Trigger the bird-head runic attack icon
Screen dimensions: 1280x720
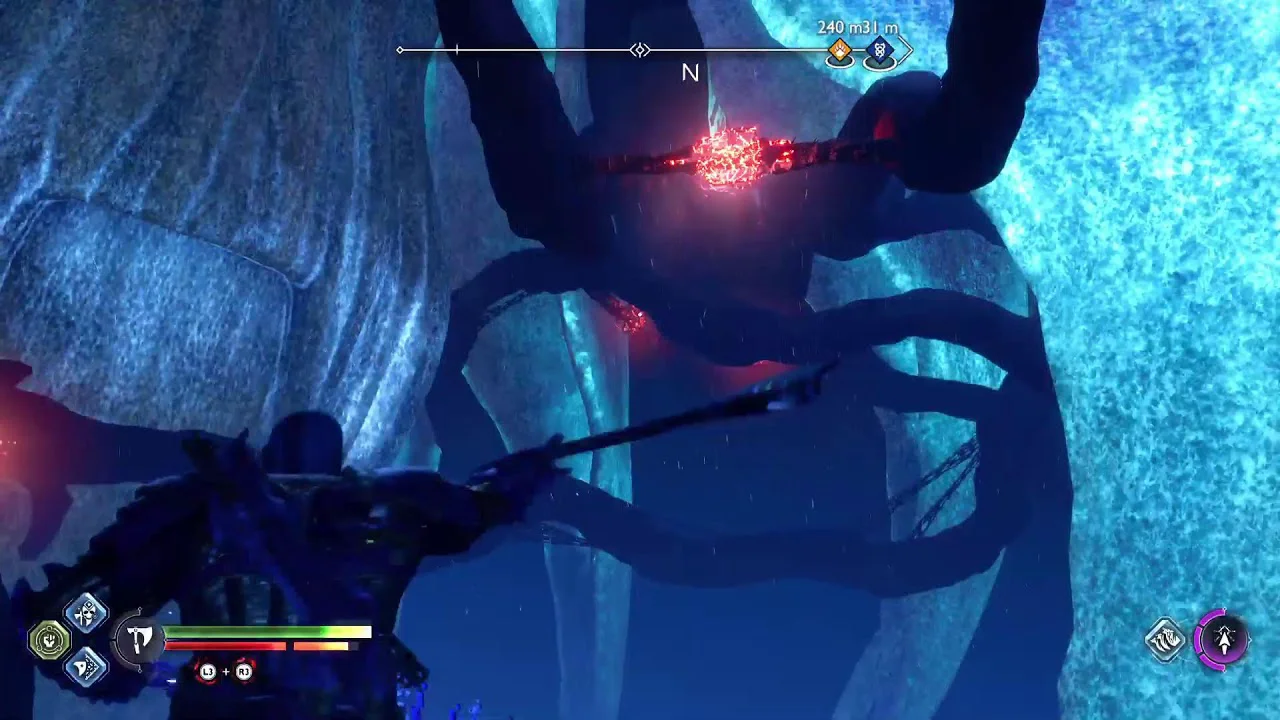click(x=86, y=666)
